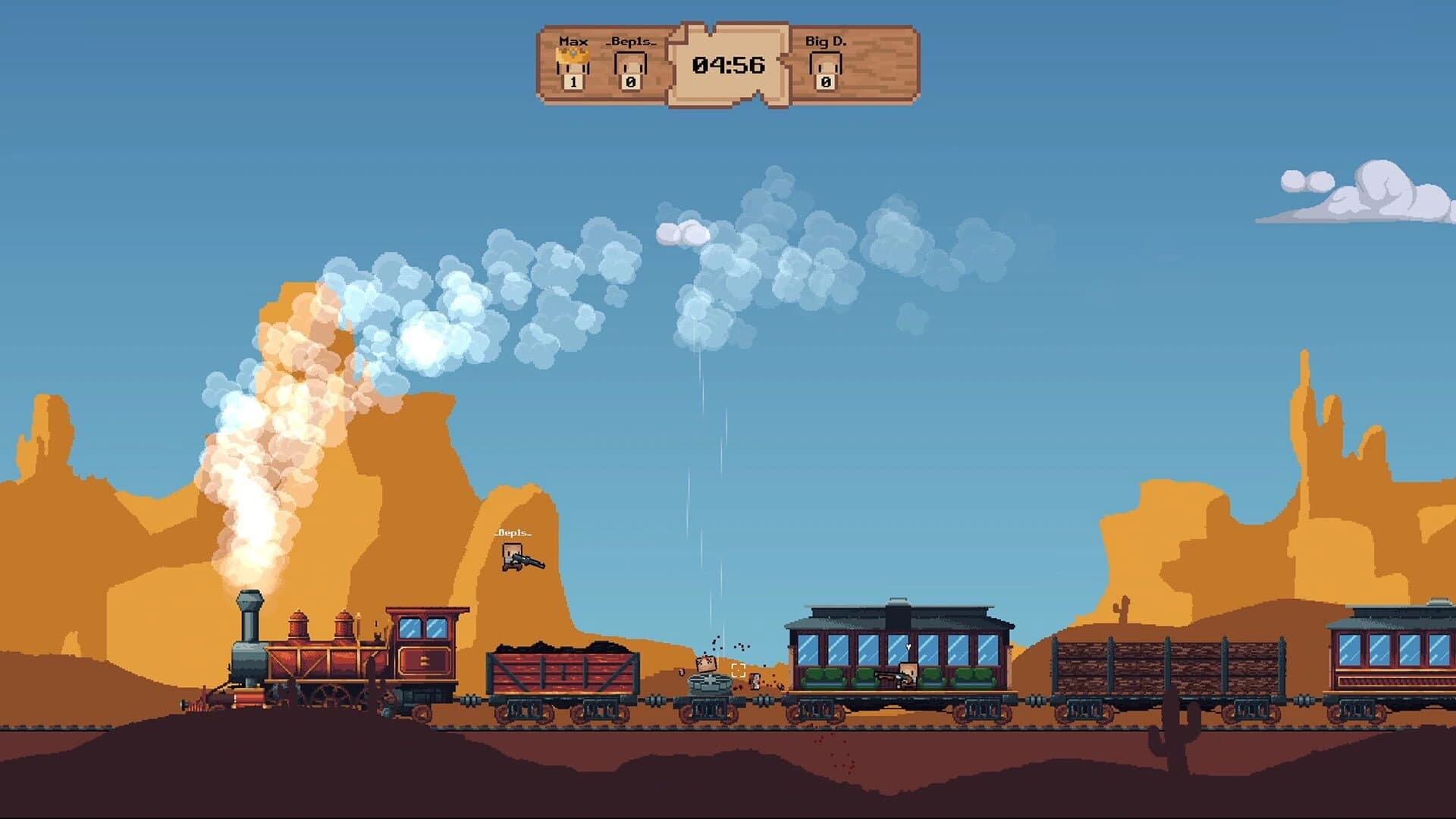Click Max's crowned player avatar on the scoreboard
The width and height of the screenshot is (1456, 819).
pos(573,66)
